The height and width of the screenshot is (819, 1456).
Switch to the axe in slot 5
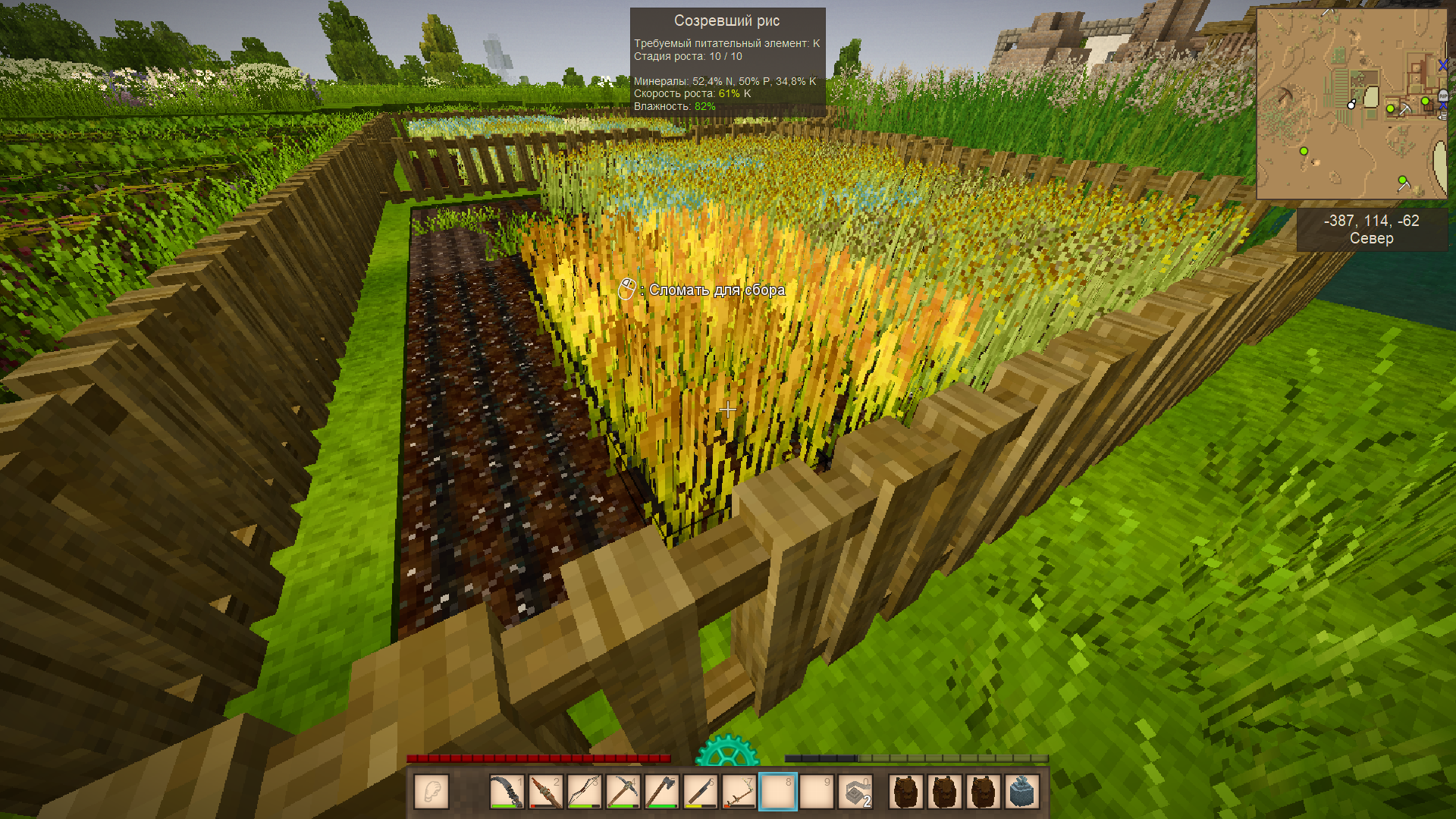tap(661, 792)
